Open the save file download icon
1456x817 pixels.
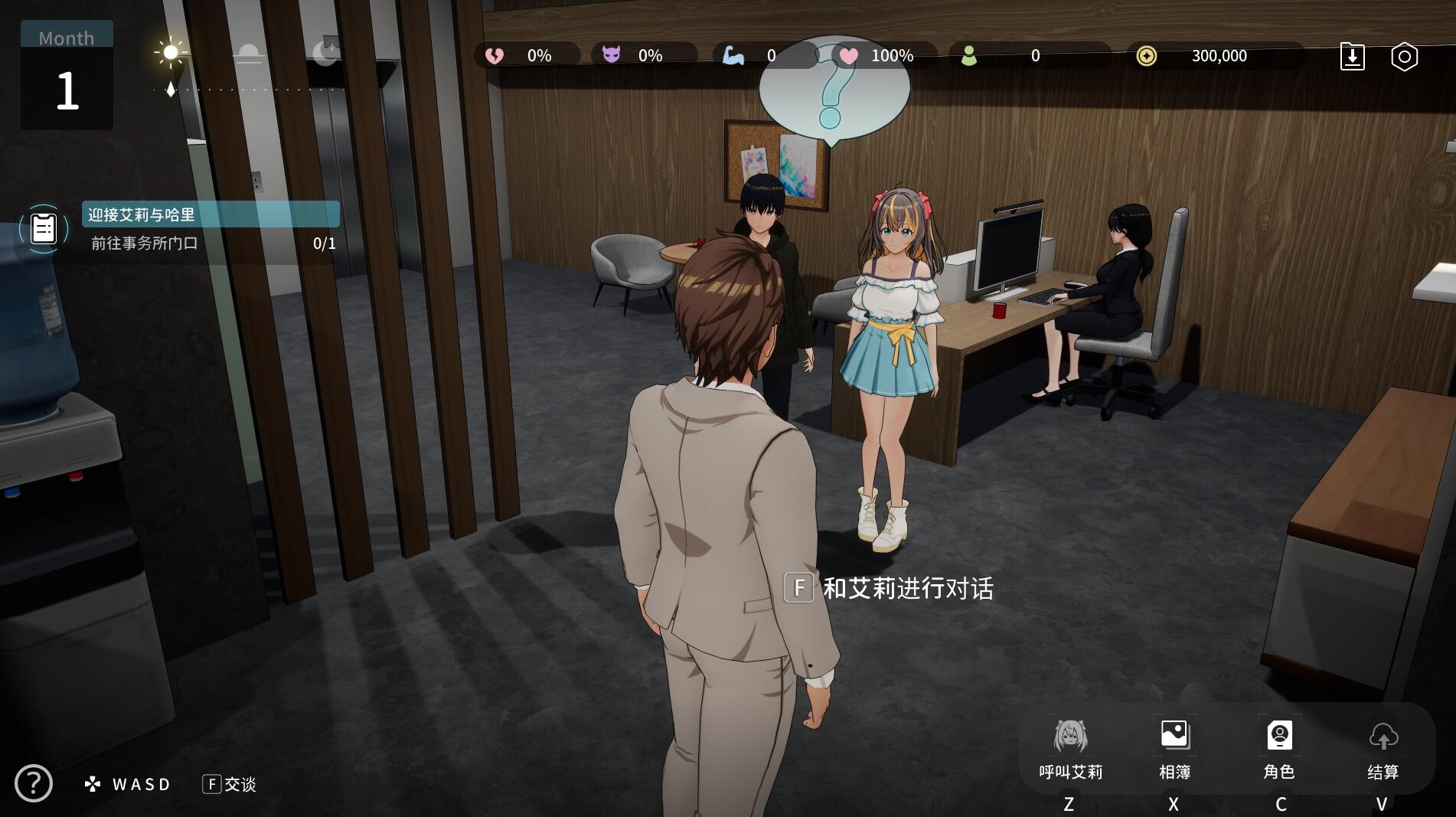coord(1352,57)
